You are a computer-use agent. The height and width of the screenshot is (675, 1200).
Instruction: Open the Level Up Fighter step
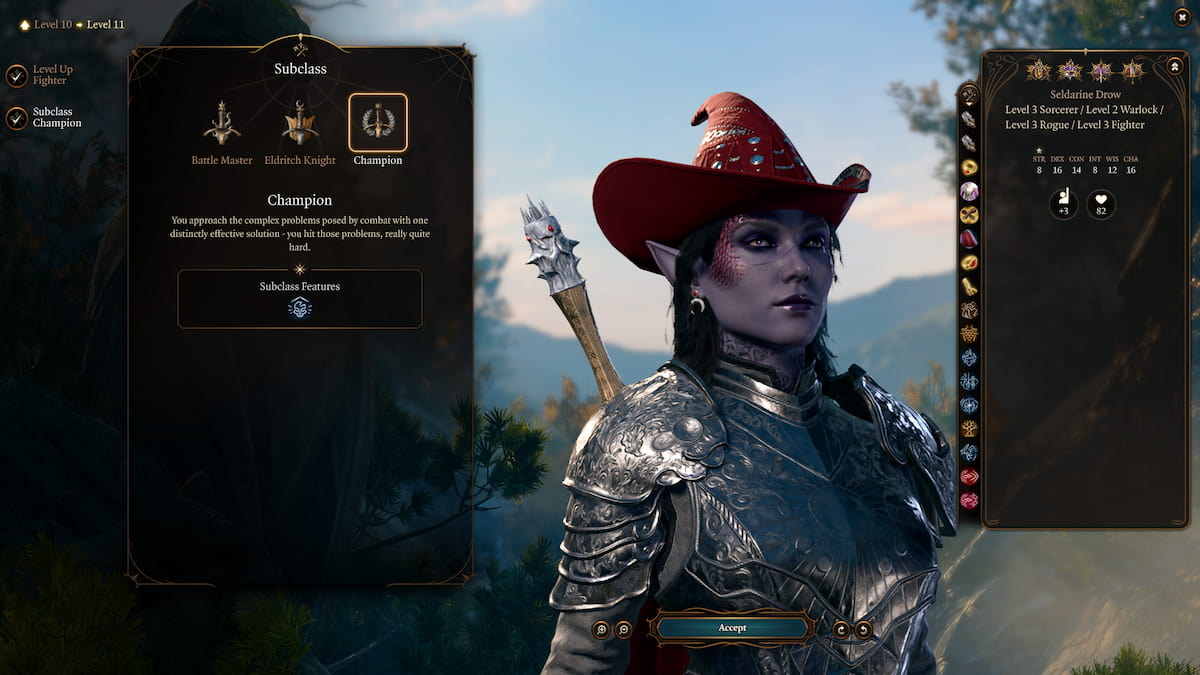pos(17,76)
